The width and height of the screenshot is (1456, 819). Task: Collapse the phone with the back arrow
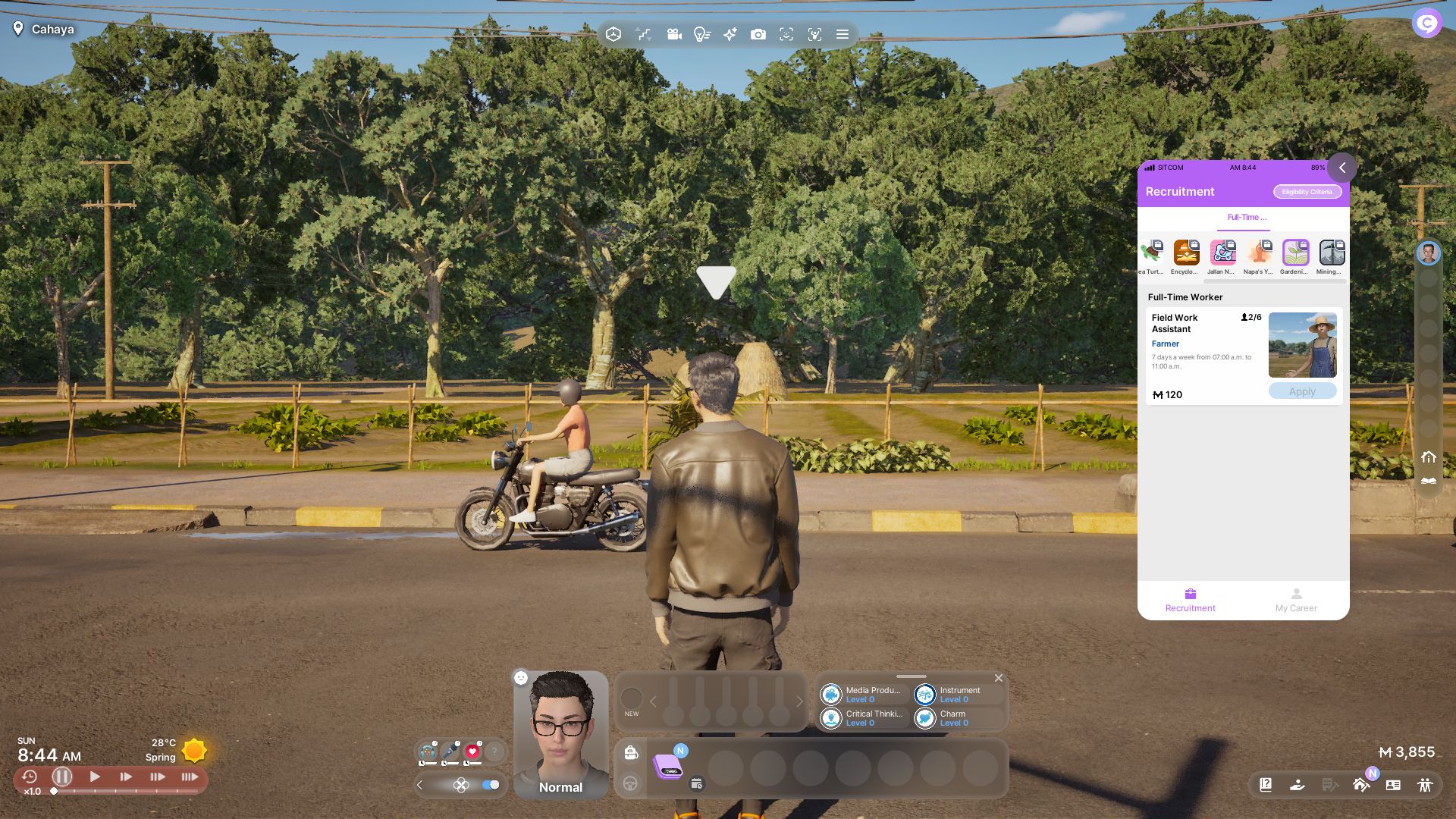pyautogui.click(x=1341, y=168)
